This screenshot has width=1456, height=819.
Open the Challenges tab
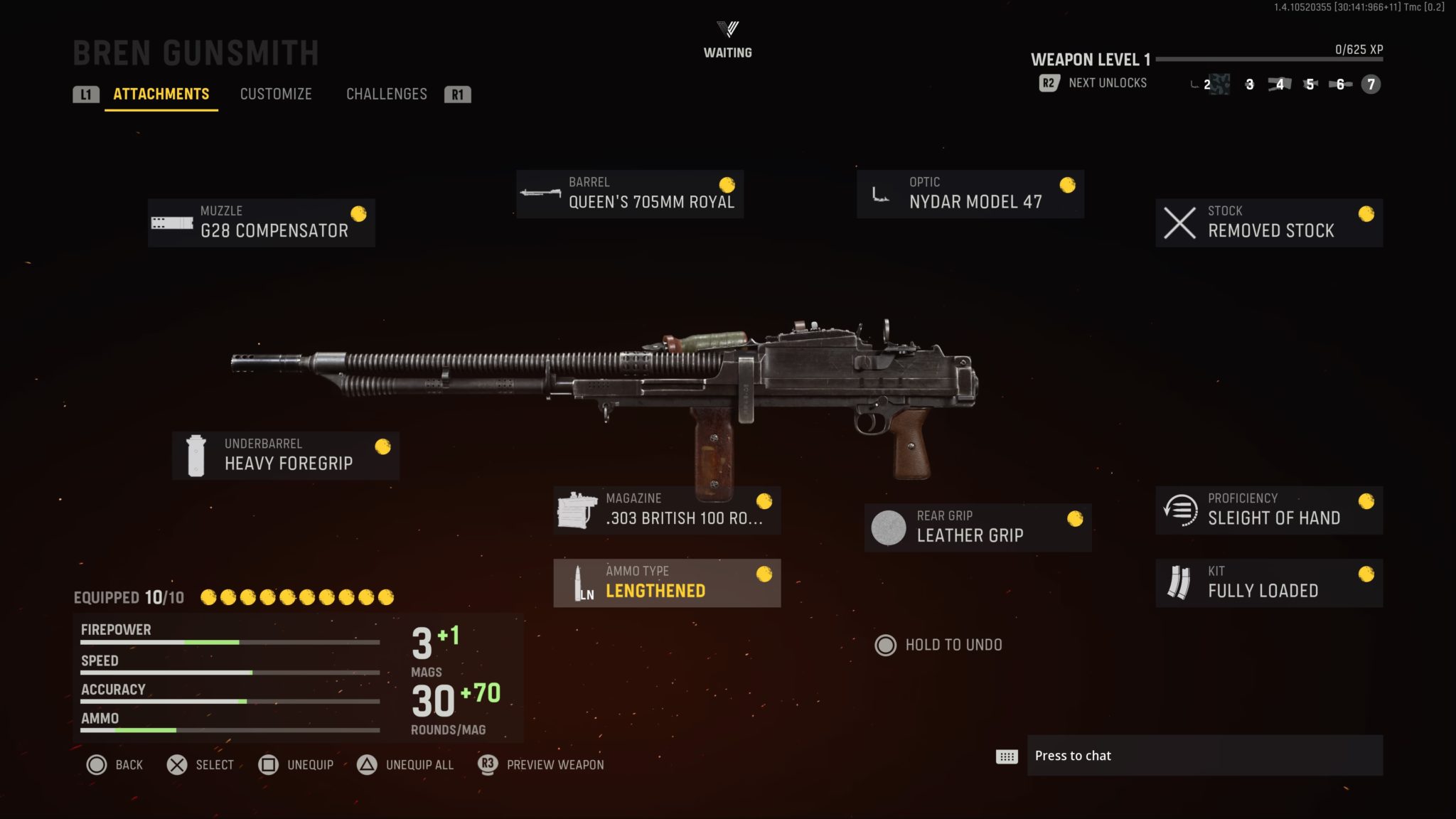coord(387,94)
